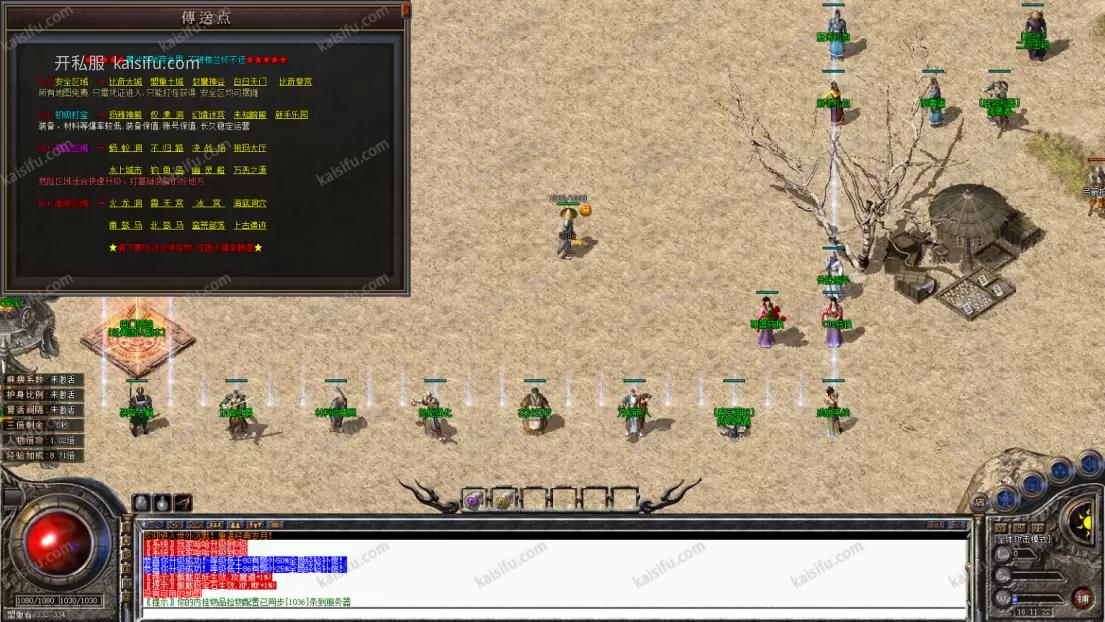Use the golden item in the hotbar
Viewport: 1105px width, 622px height.
pos(502,501)
